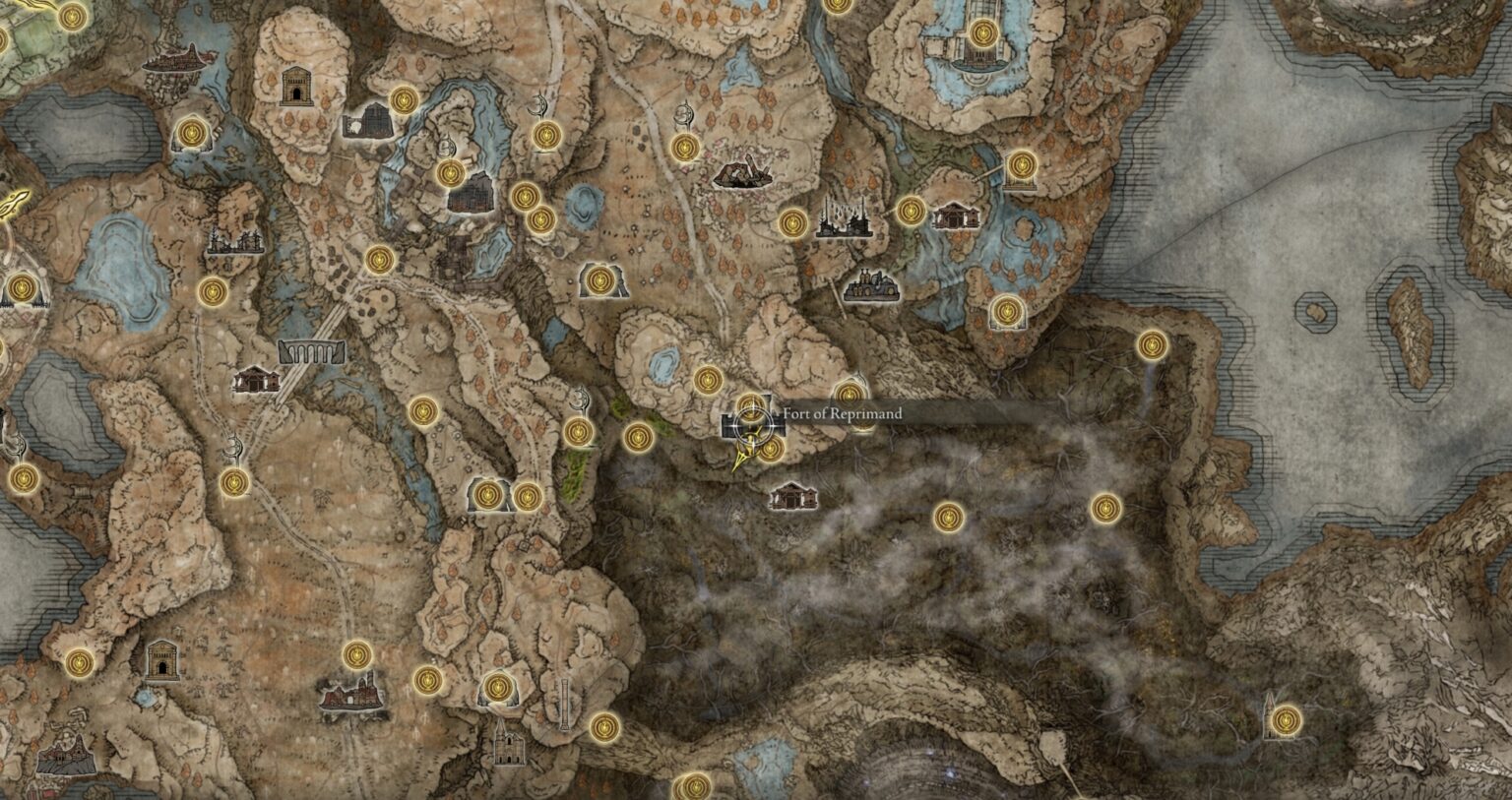This screenshot has width=1512, height=800.
Task: Select the mausoleum icon in the upper-left mountains
Action: pos(295,87)
